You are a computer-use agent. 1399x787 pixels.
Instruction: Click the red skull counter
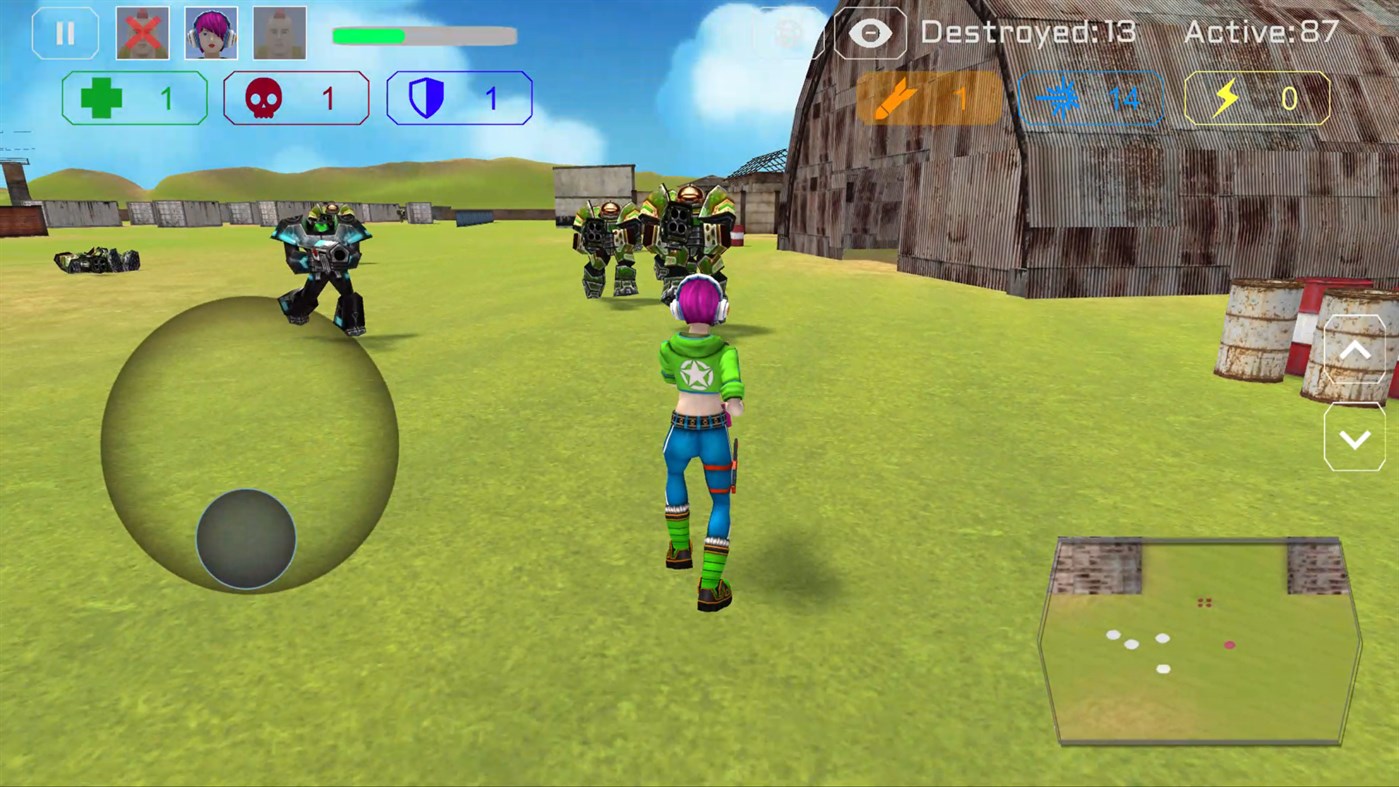296,98
